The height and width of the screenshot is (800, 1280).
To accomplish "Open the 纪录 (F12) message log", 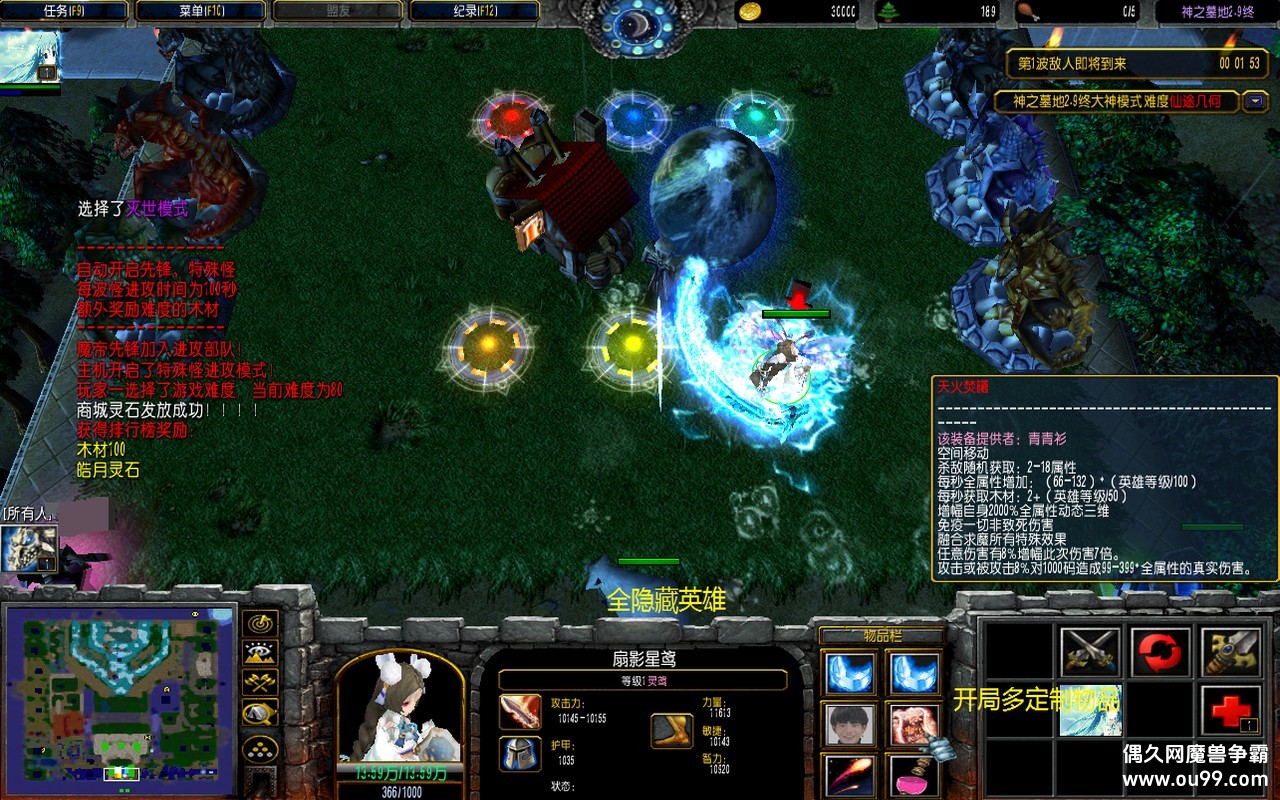I will point(474,11).
